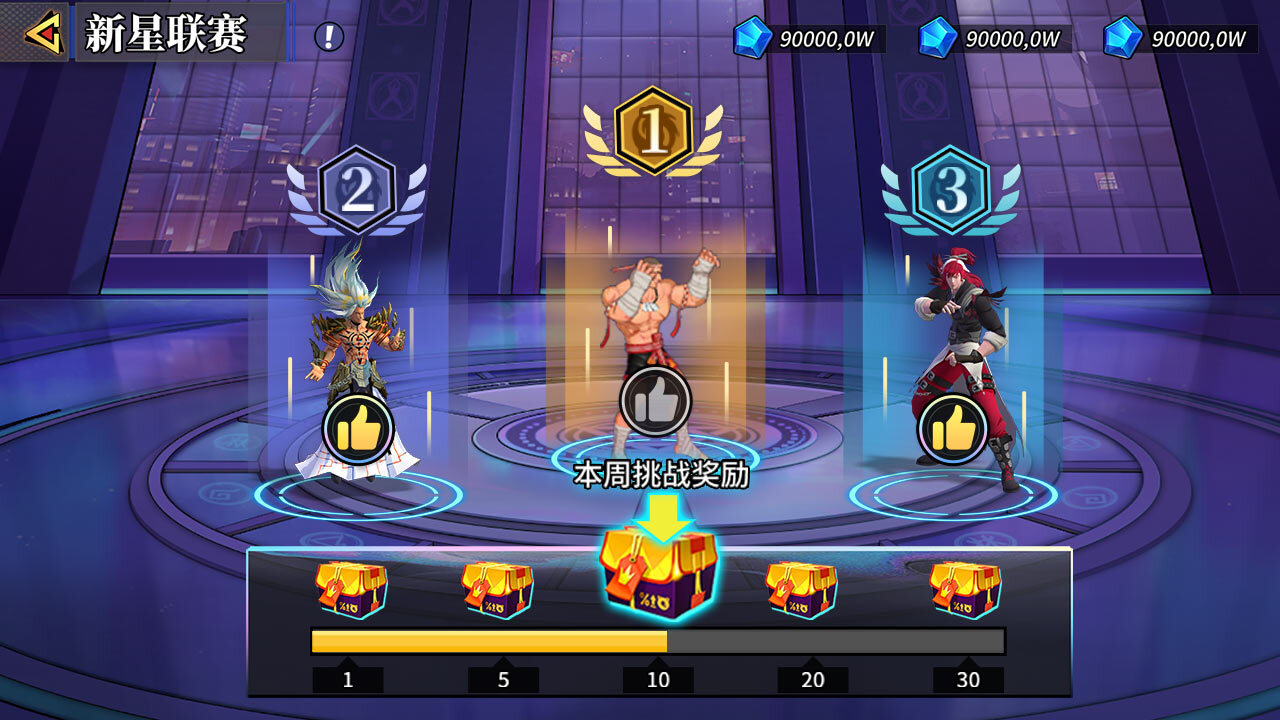The height and width of the screenshot is (720, 1280).
Task: Open the reward chest above milestone 20
Action: [x=800, y=589]
